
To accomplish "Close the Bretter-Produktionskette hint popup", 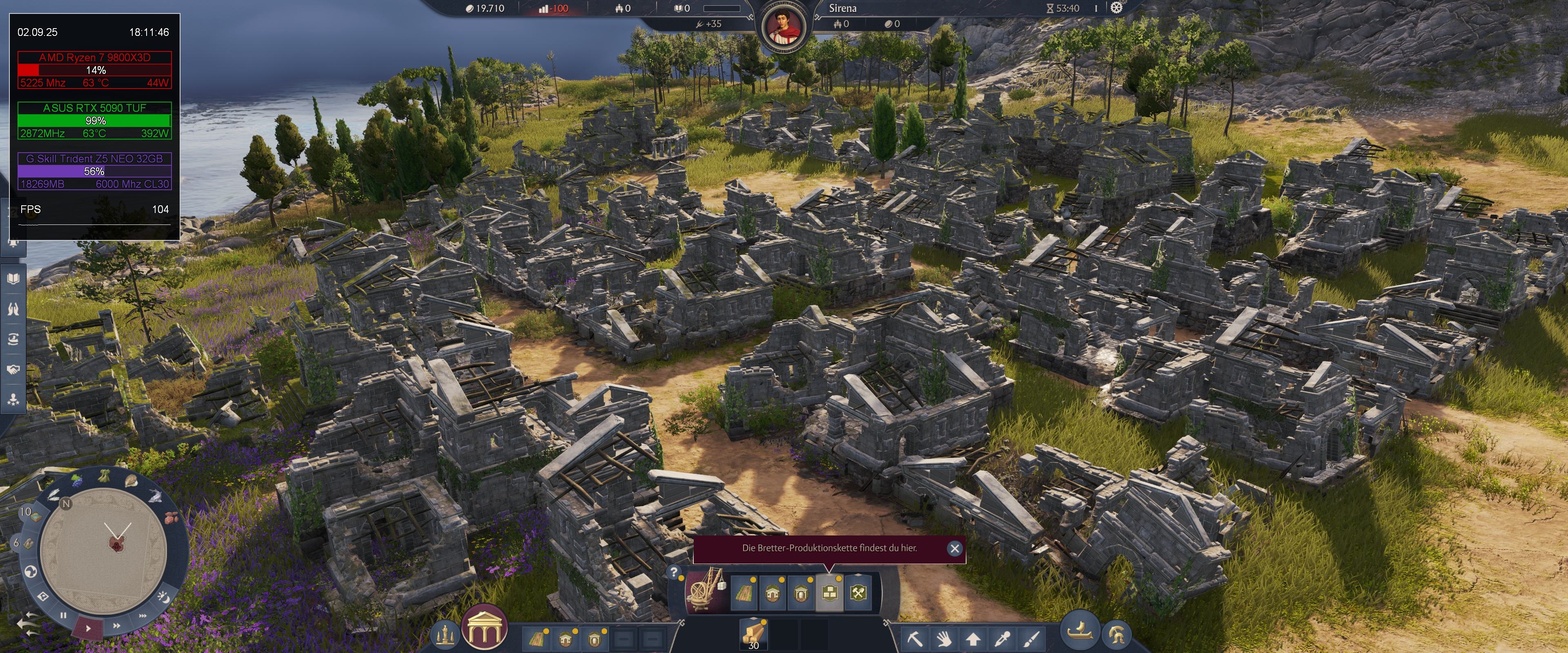I will point(954,549).
